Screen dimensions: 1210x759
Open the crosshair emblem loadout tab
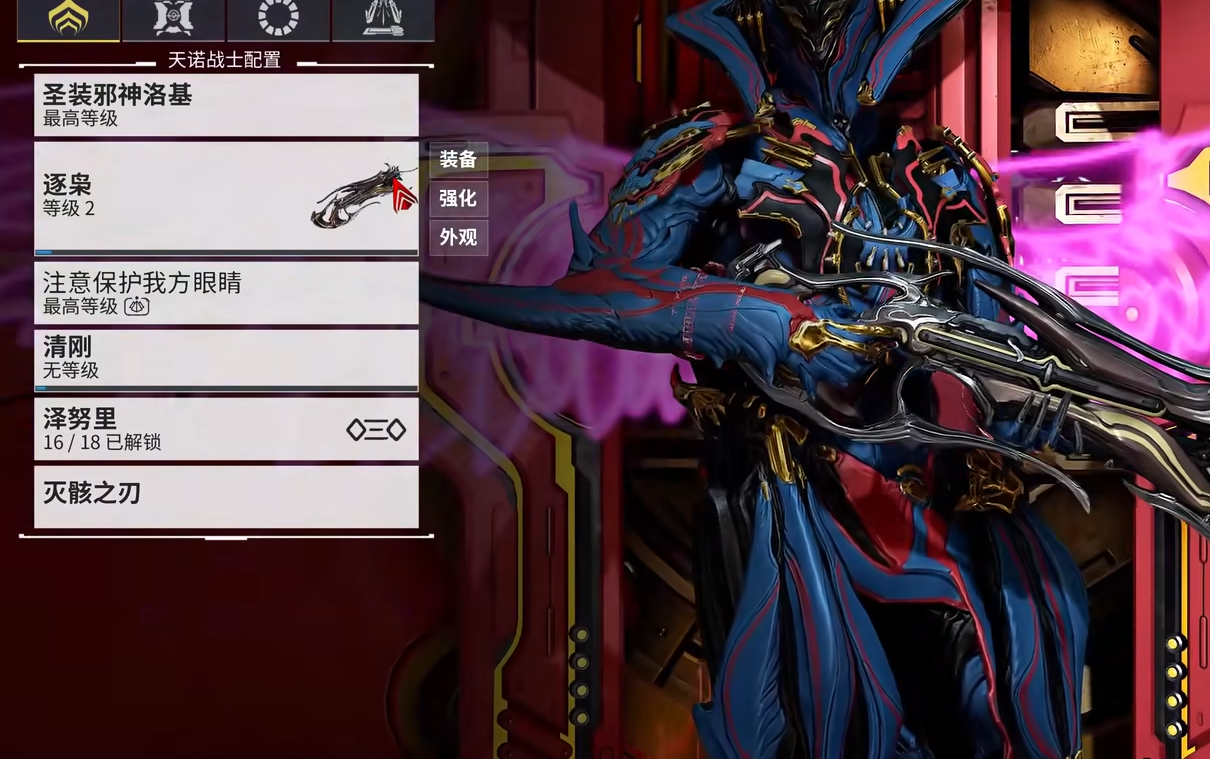click(x=173, y=19)
